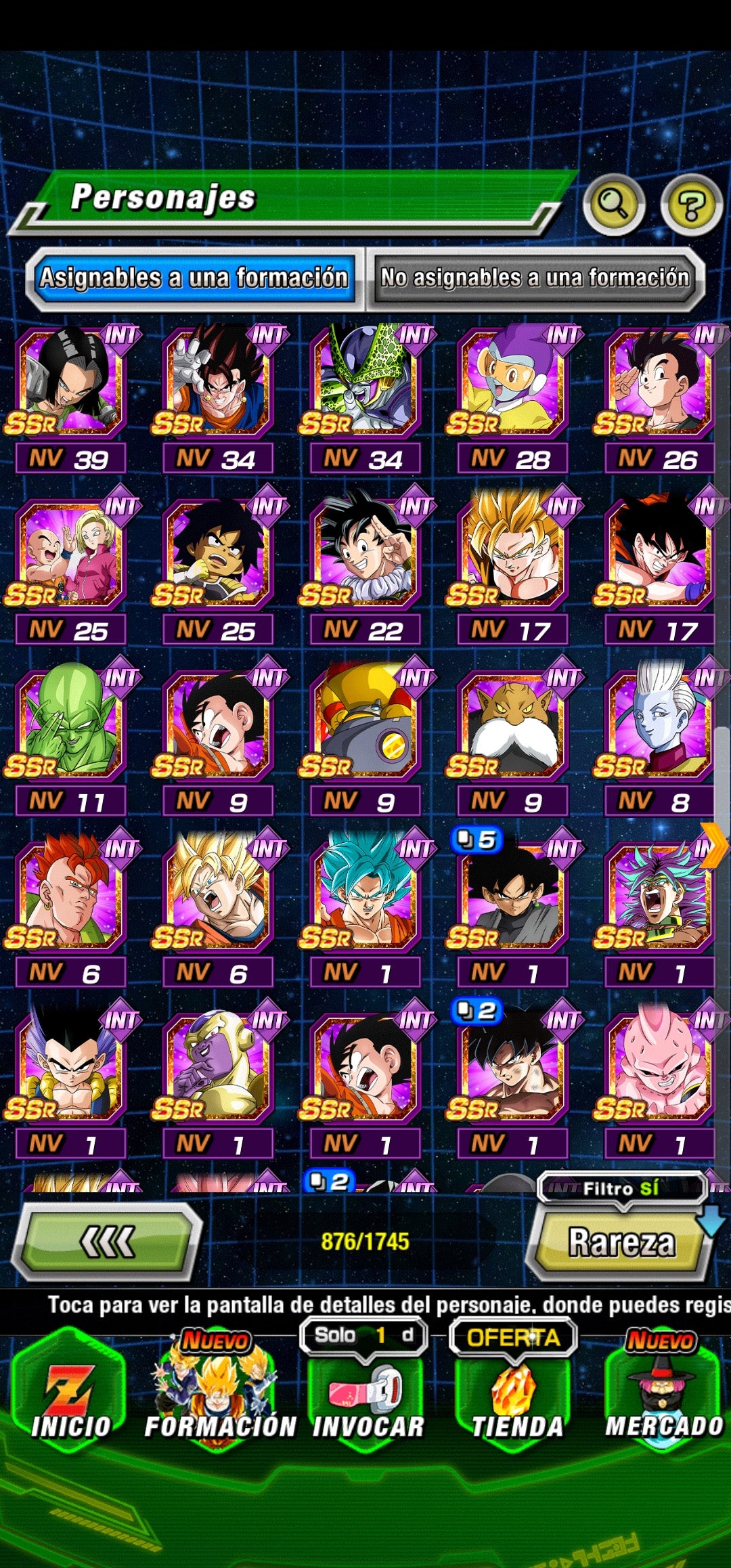Open 'No asignables a una formación' tab
The width and height of the screenshot is (731, 1568).
click(x=535, y=278)
